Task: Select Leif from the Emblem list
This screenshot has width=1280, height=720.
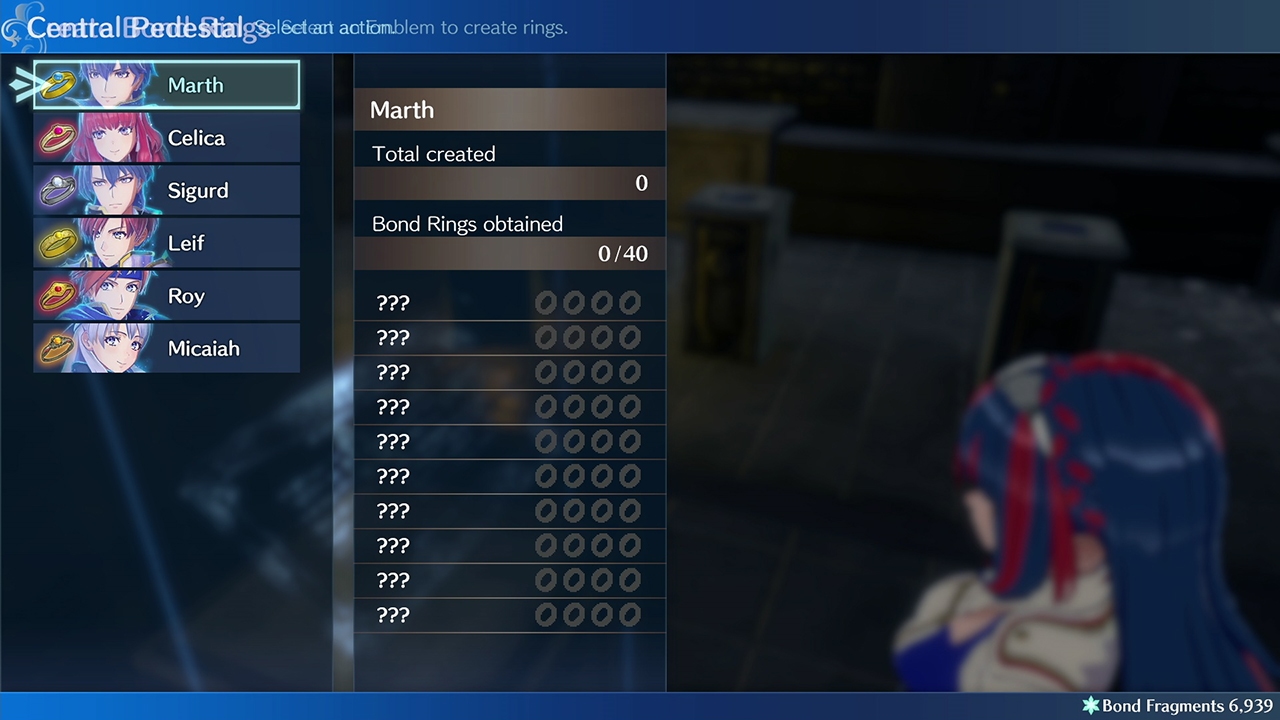Action: point(167,243)
